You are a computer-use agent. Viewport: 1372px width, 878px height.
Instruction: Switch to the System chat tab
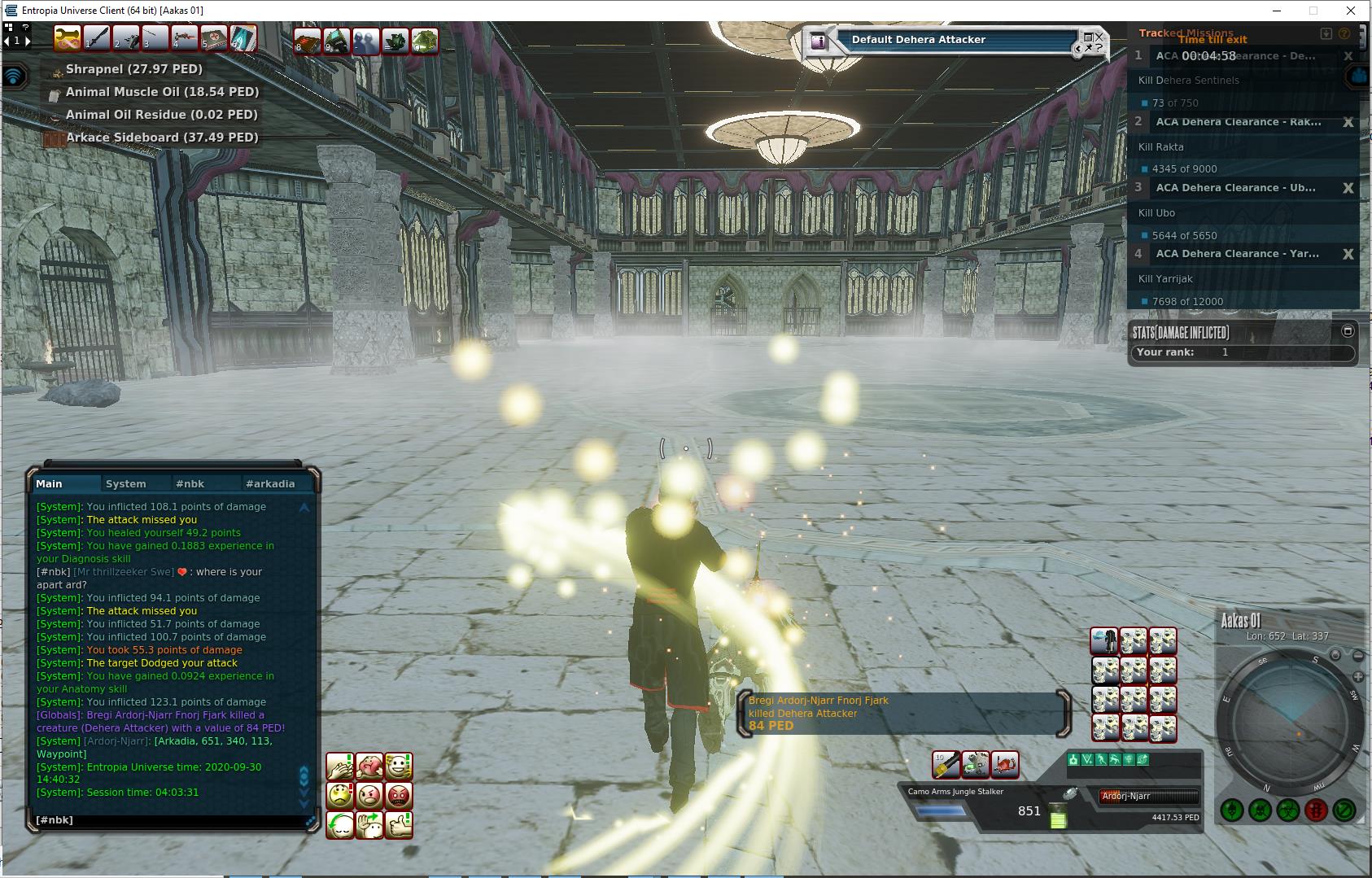pyautogui.click(x=126, y=483)
